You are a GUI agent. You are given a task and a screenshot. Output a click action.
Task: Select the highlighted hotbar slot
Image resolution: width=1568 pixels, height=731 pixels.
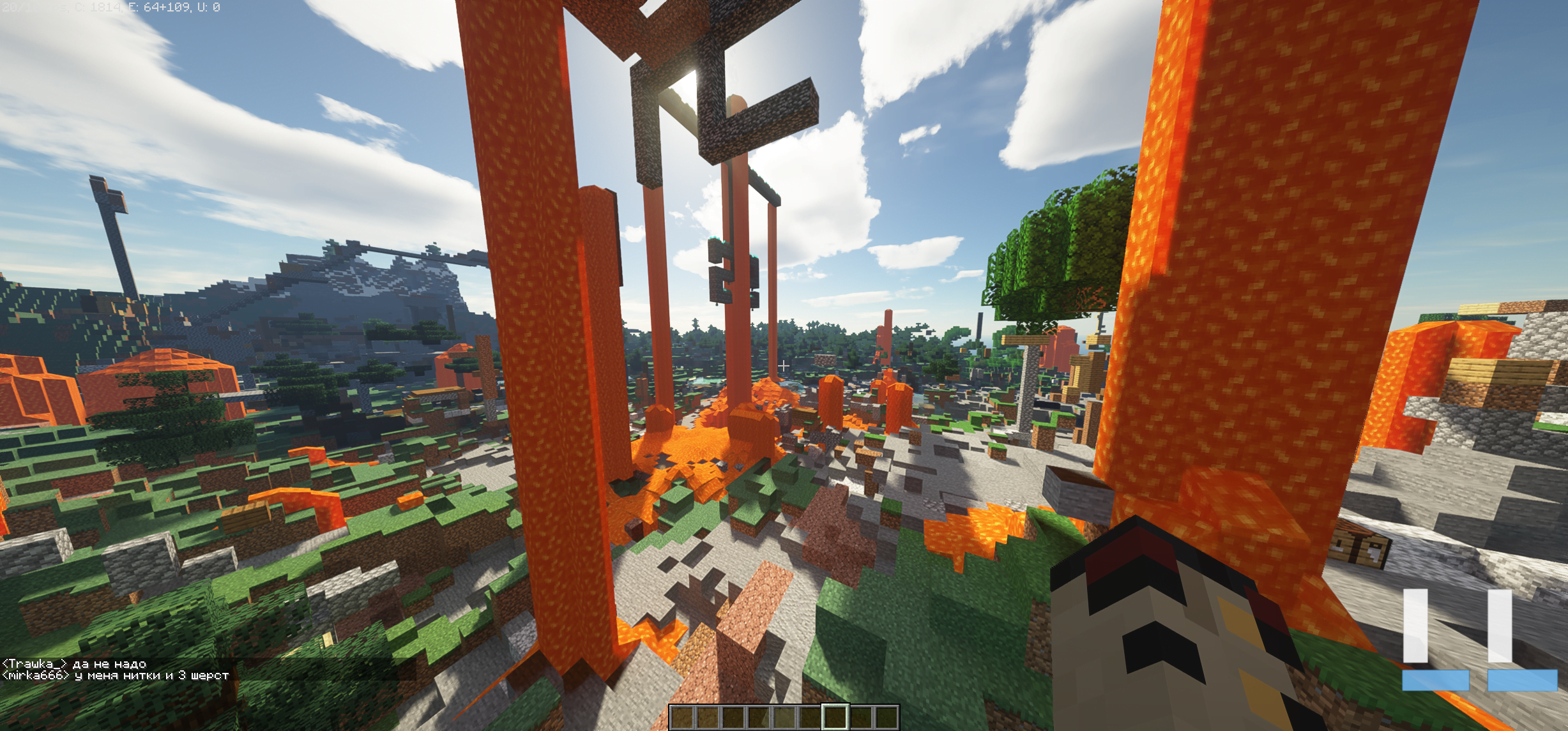[x=835, y=717]
